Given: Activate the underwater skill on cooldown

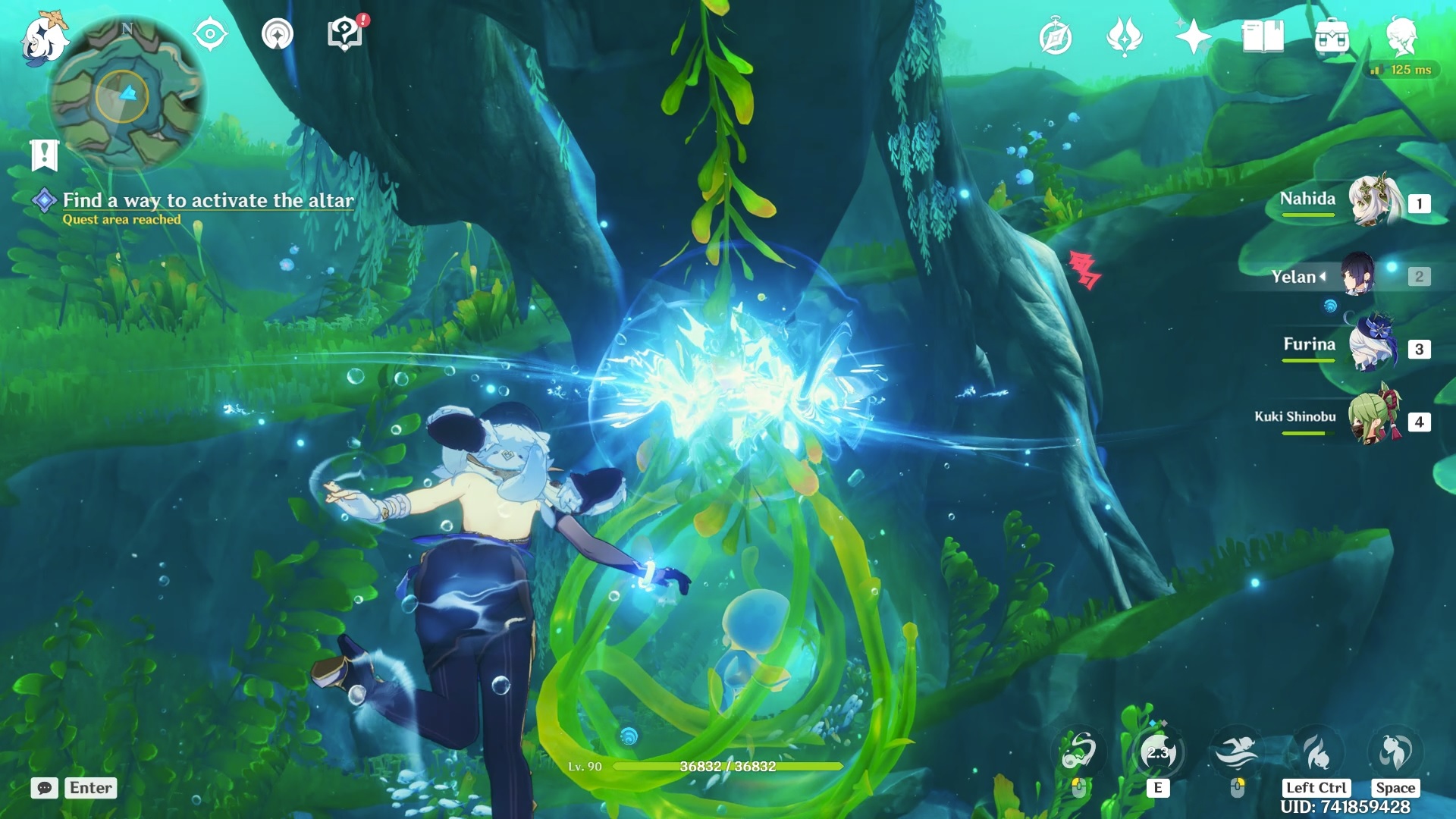Looking at the screenshot, I should point(1158,753).
